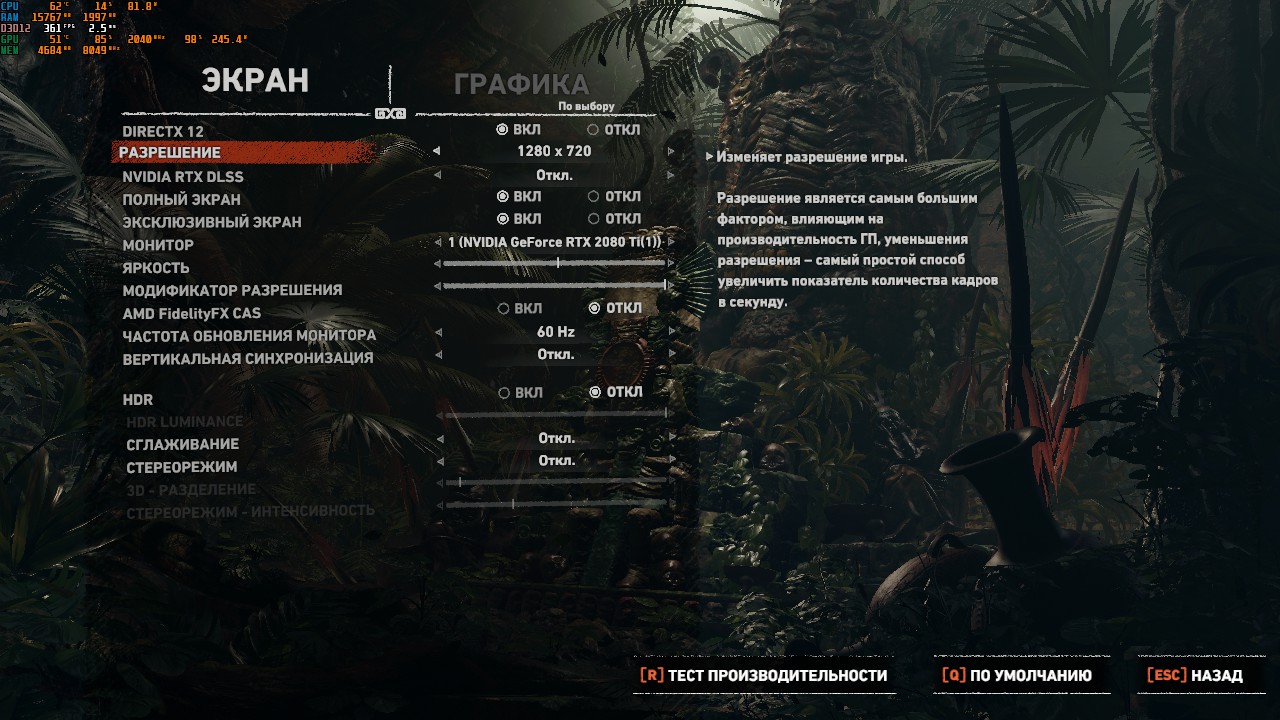This screenshot has width=1280, height=720.
Task: Change NVIDIA RTX DLSS with right arrow
Action: 671,176
